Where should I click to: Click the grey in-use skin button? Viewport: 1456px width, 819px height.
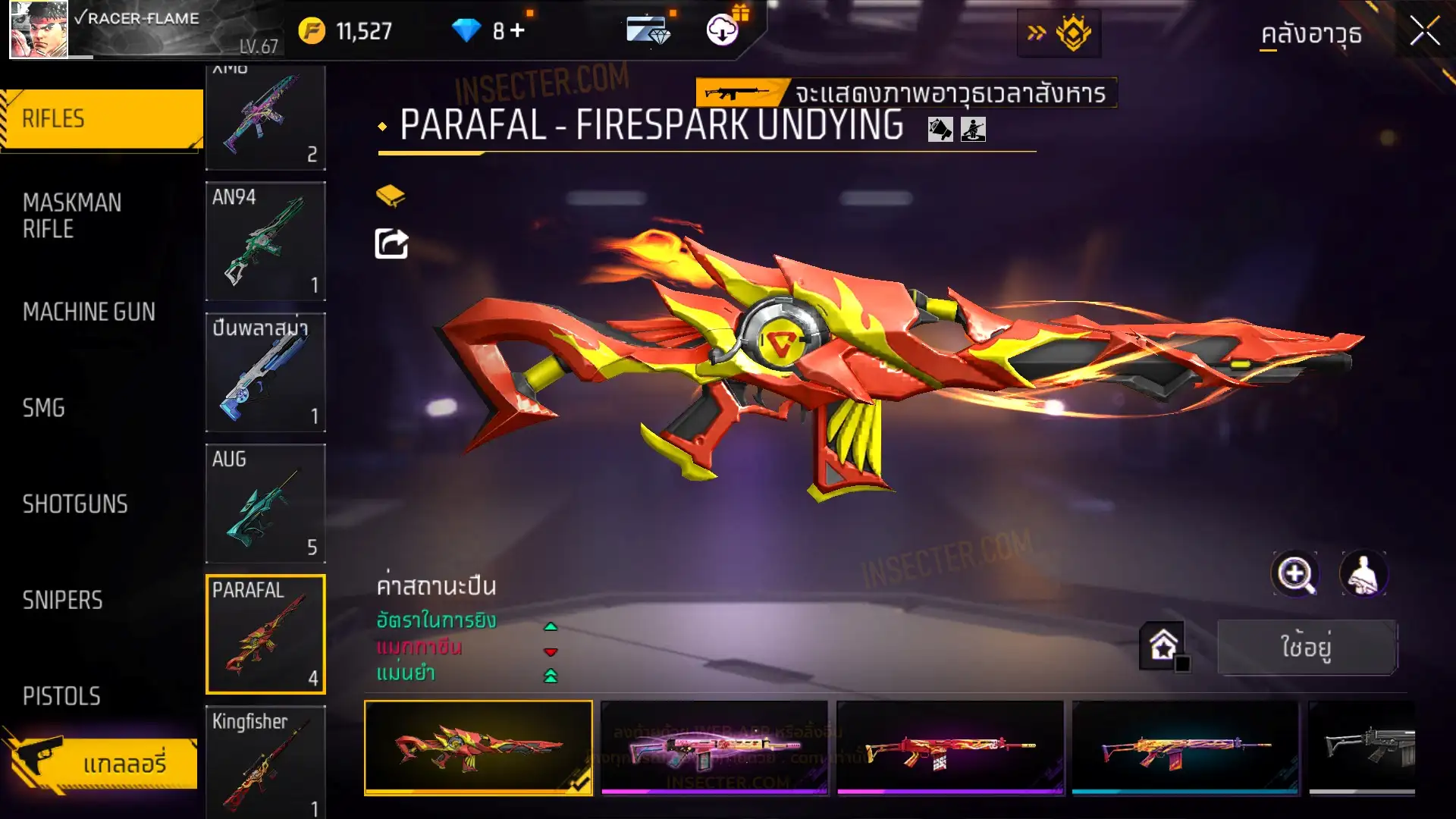(x=1307, y=647)
